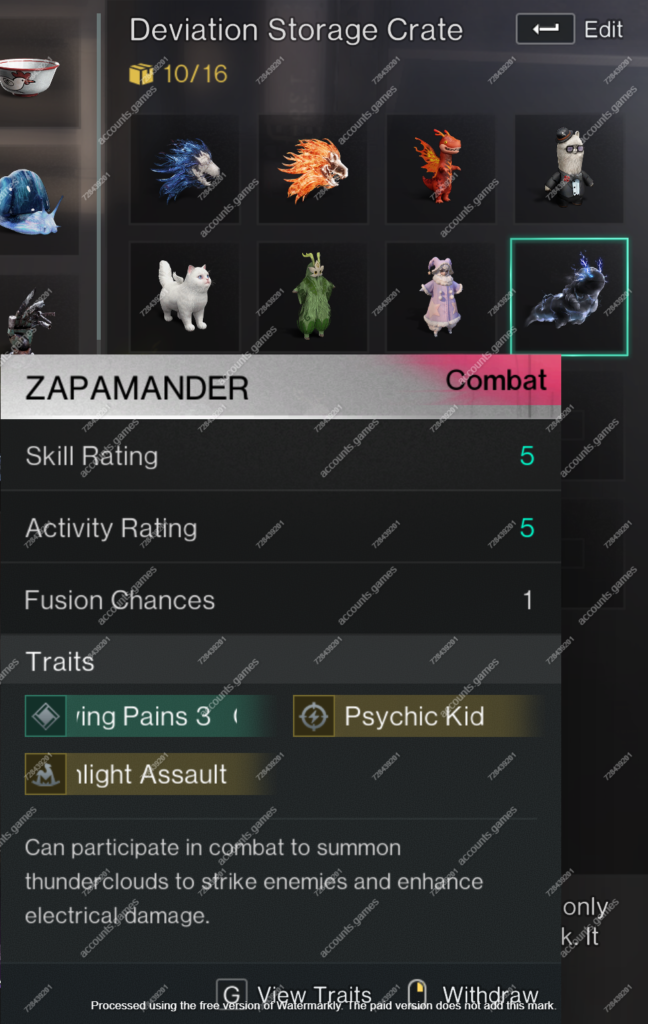Choose the red dragon deviation slot

(440, 169)
